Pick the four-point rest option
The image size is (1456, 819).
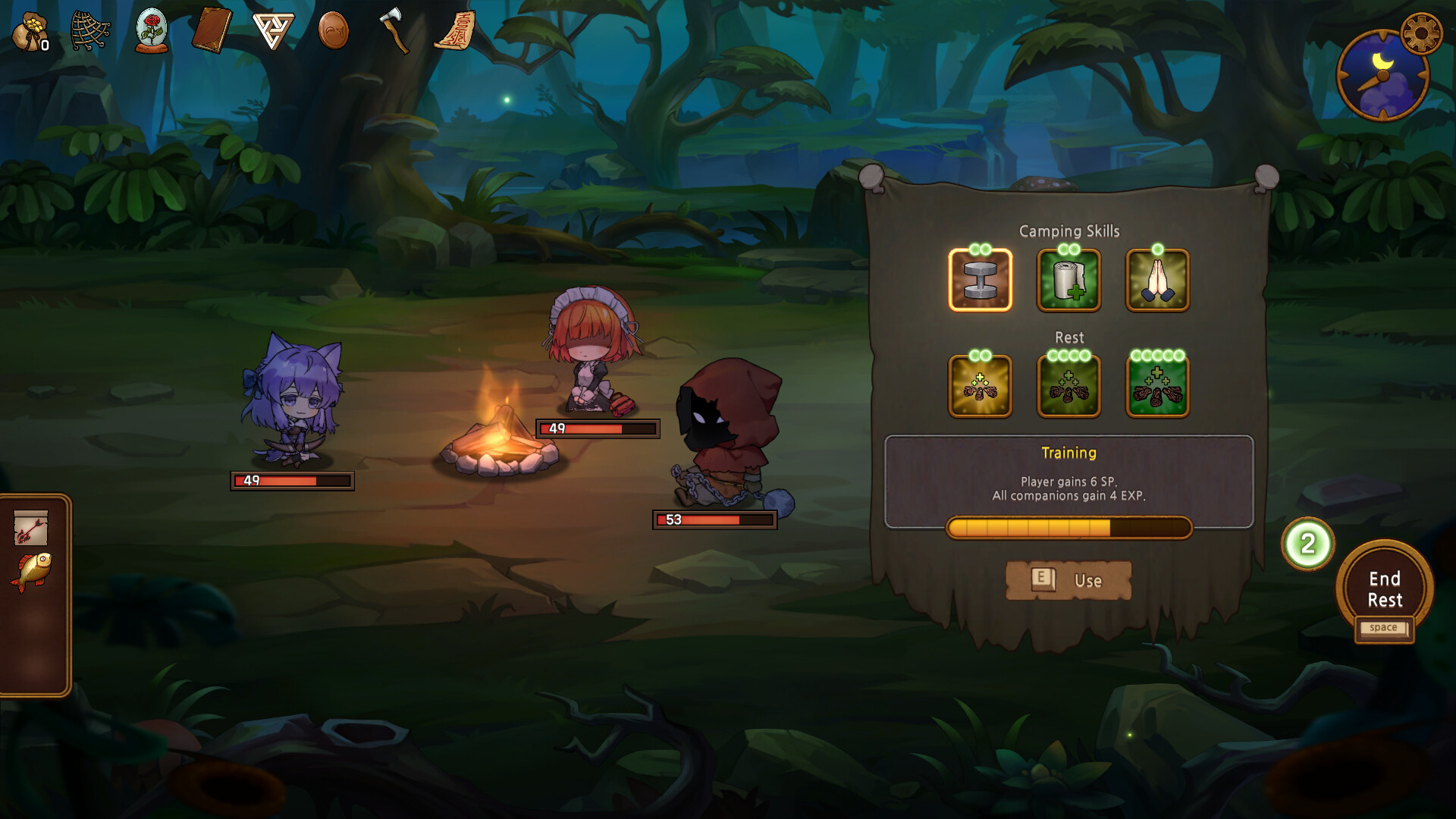(x=1068, y=386)
